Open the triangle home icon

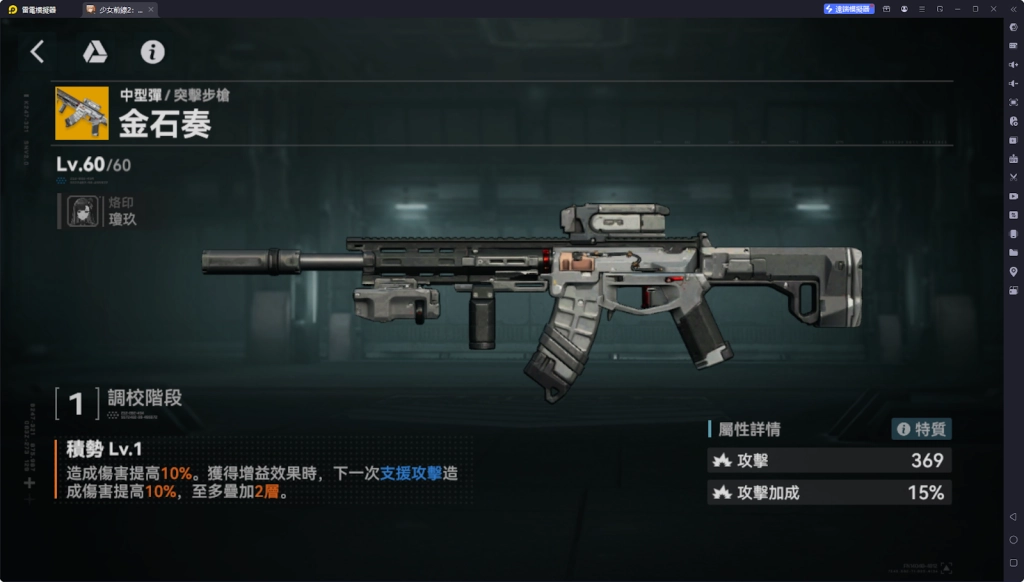95,52
